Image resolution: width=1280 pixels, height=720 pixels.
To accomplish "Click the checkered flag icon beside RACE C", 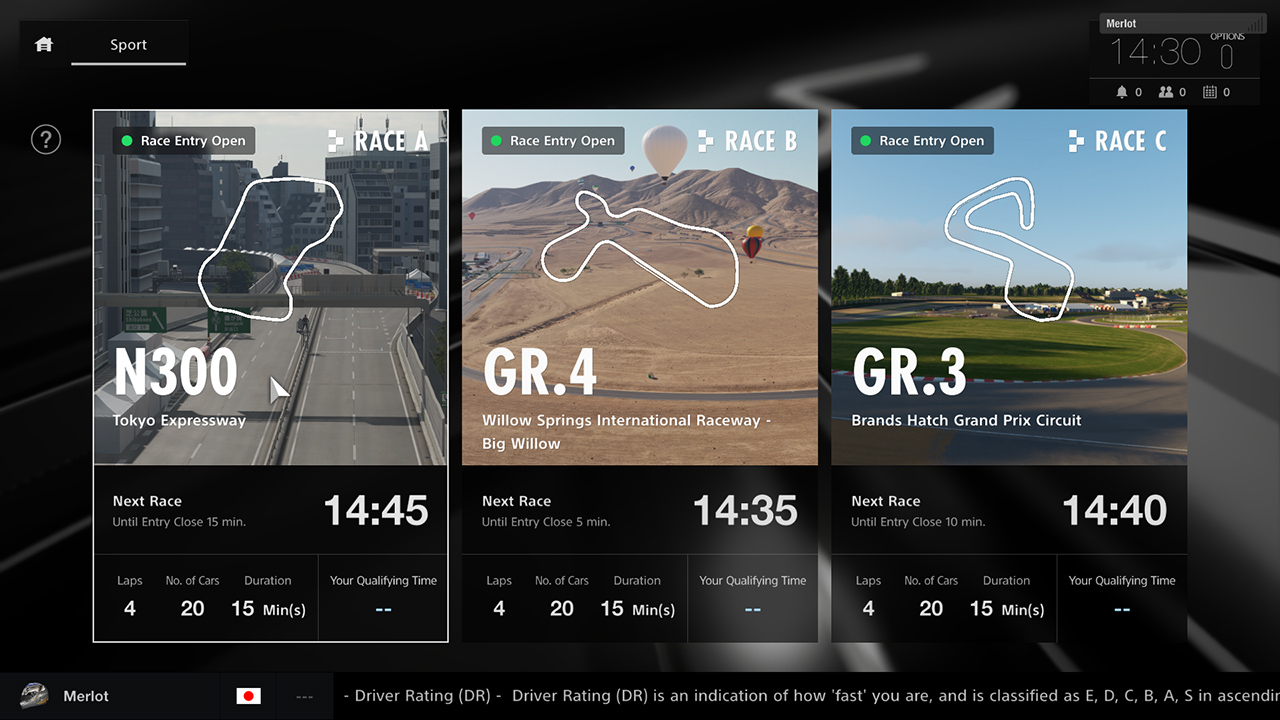I will click(x=1074, y=141).
